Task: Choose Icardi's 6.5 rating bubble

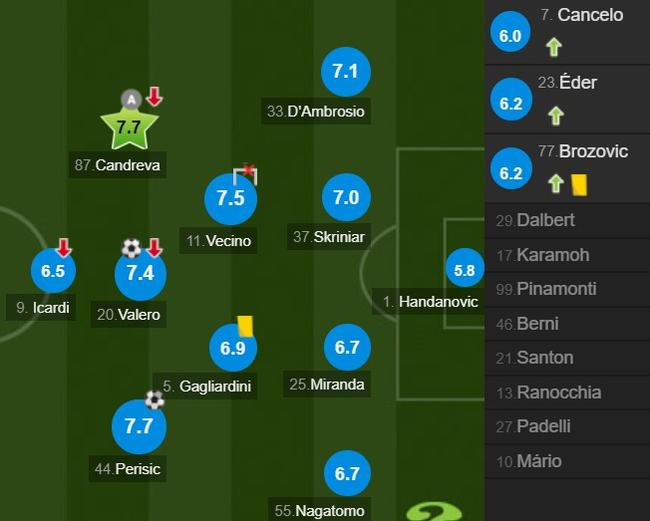Action: click(x=54, y=271)
